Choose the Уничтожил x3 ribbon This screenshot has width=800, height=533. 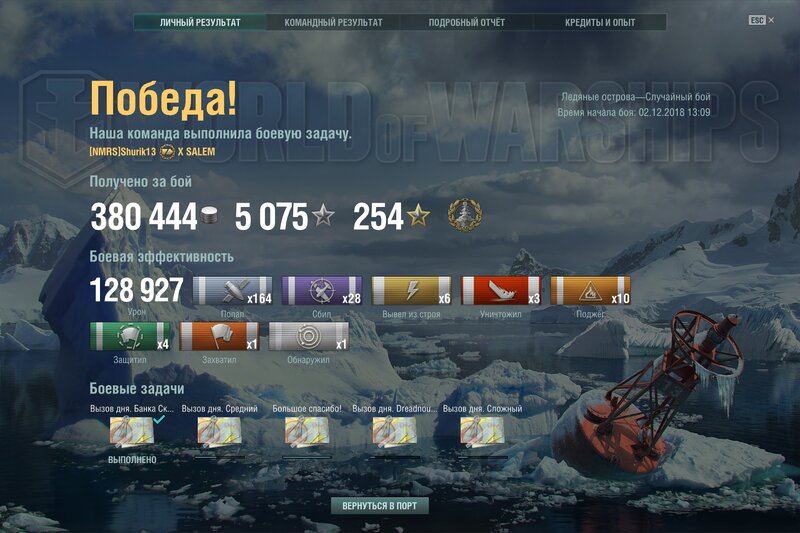point(501,291)
